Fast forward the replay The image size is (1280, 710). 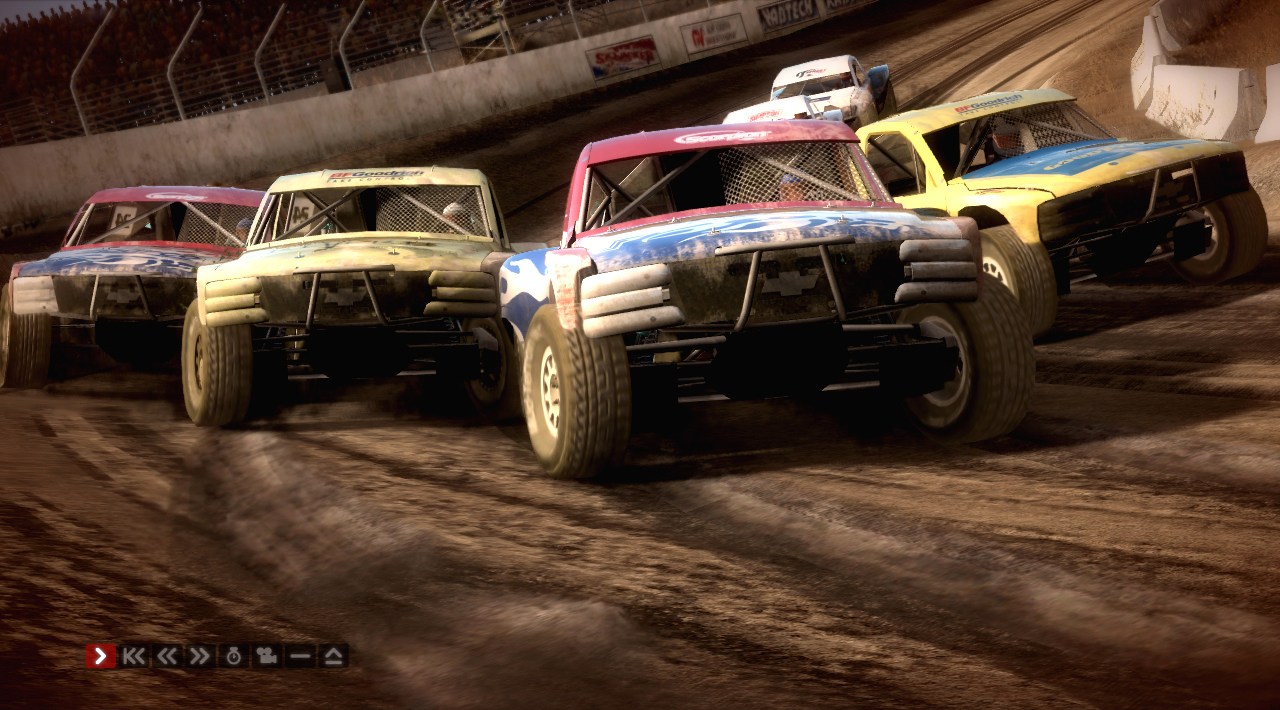click(200, 656)
